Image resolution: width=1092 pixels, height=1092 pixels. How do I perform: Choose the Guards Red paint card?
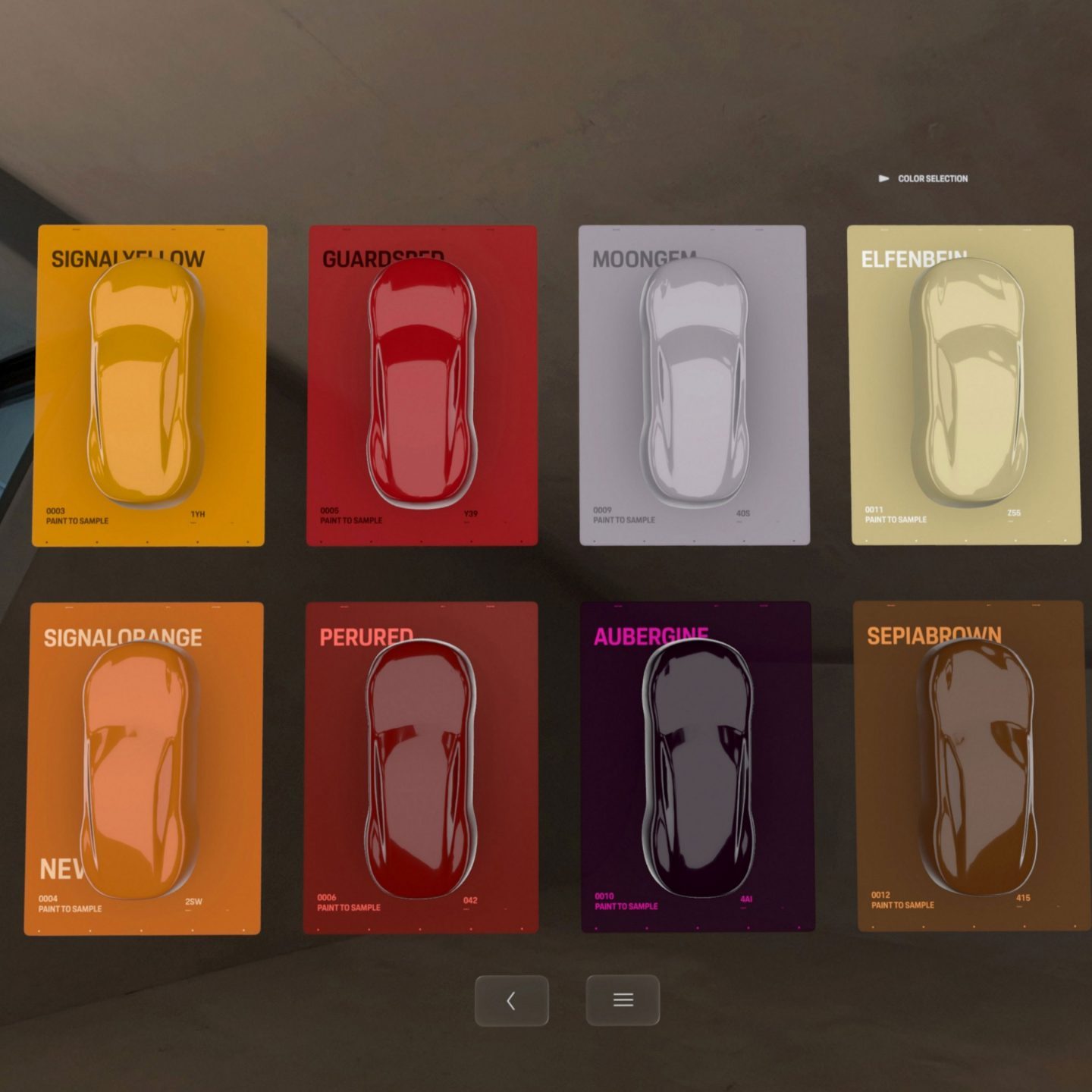[422, 385]
